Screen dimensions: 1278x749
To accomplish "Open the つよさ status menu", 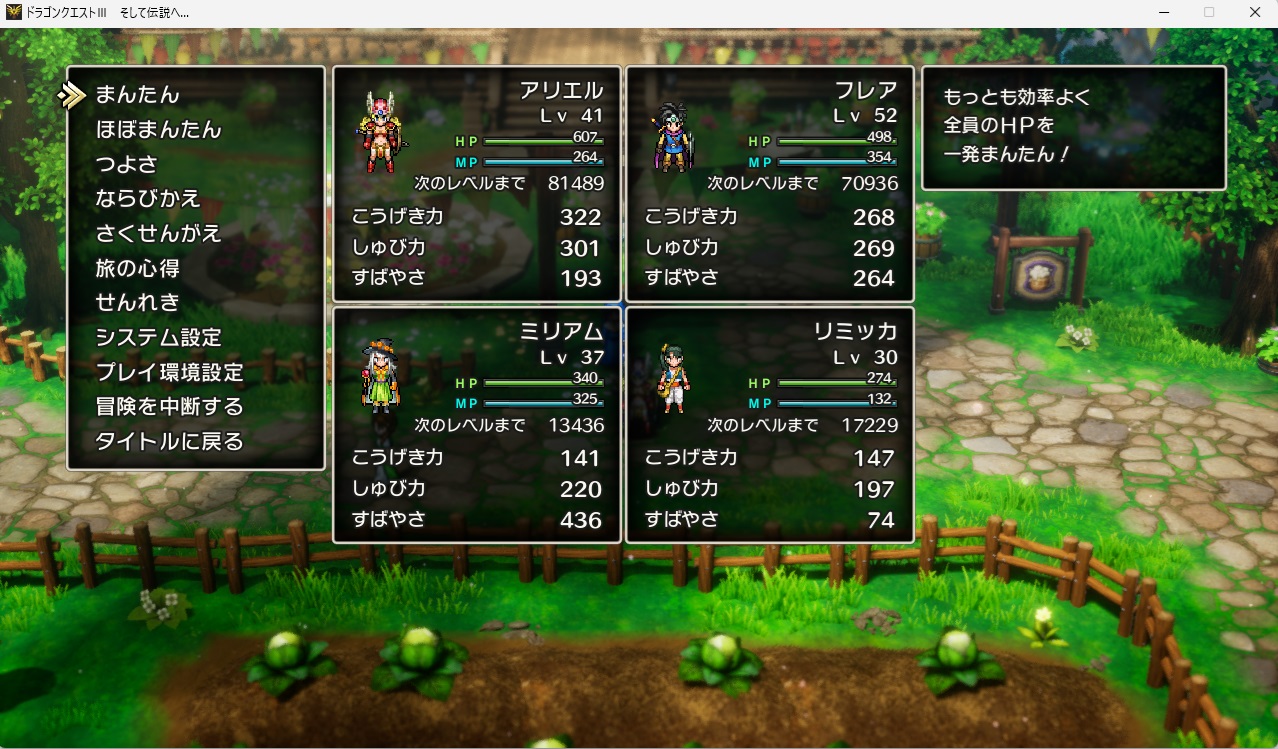I will (126, 164).
